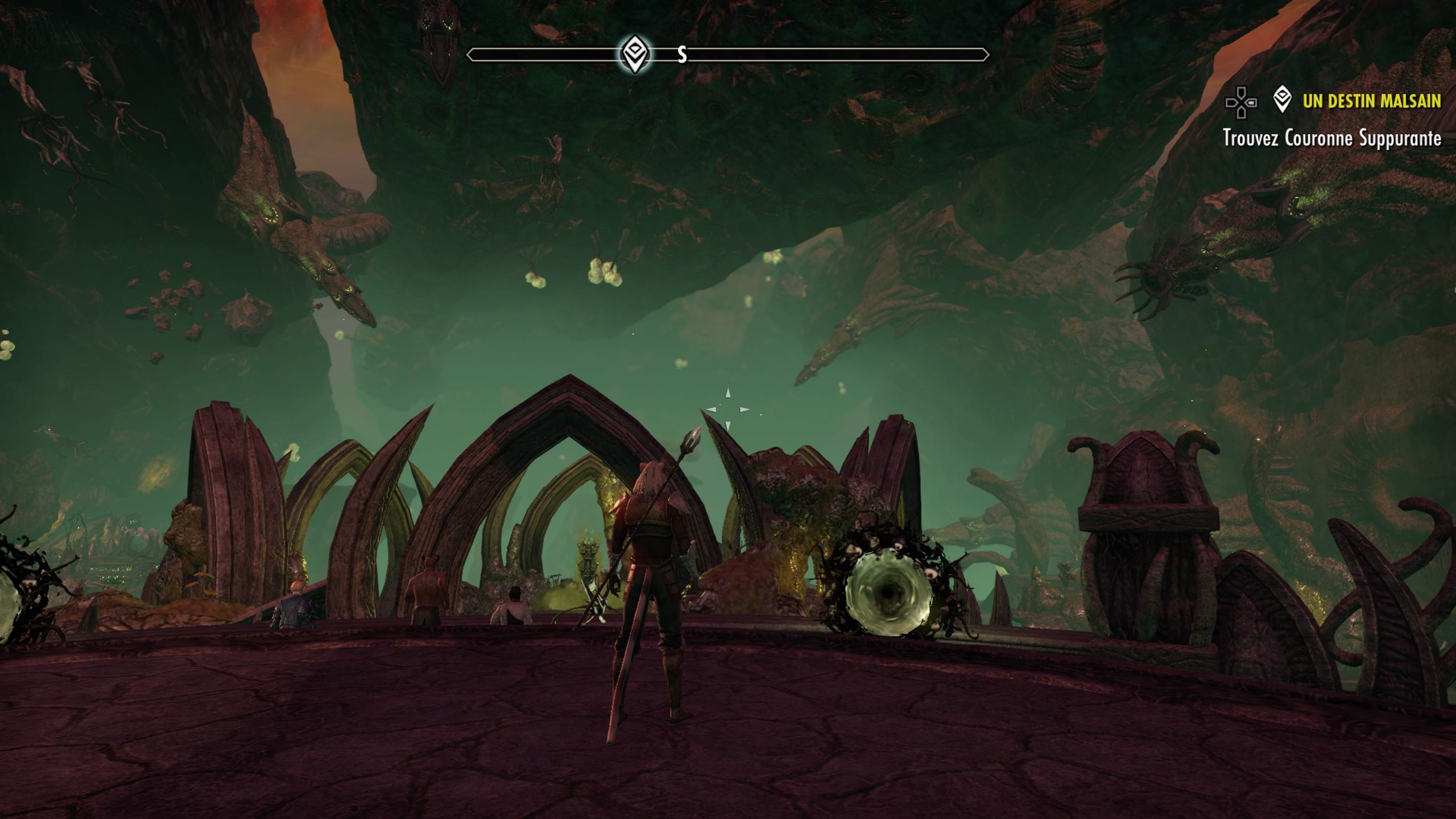Click the quest diamond icon beside the title
Image resolution: width=1456 pixels, height=819 pixels.
[1282, 100]
